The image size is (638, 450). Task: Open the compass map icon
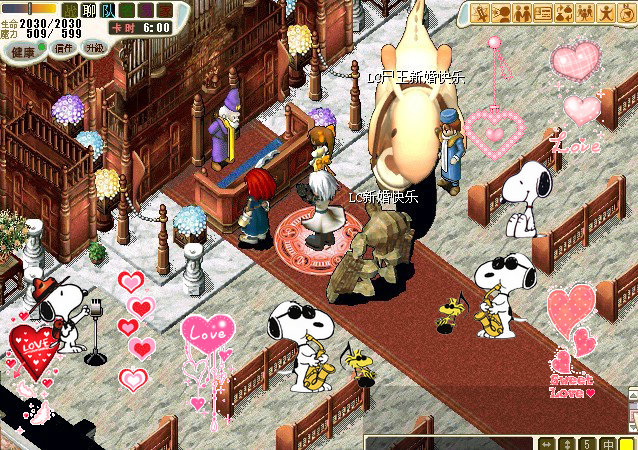click(625, 13)
